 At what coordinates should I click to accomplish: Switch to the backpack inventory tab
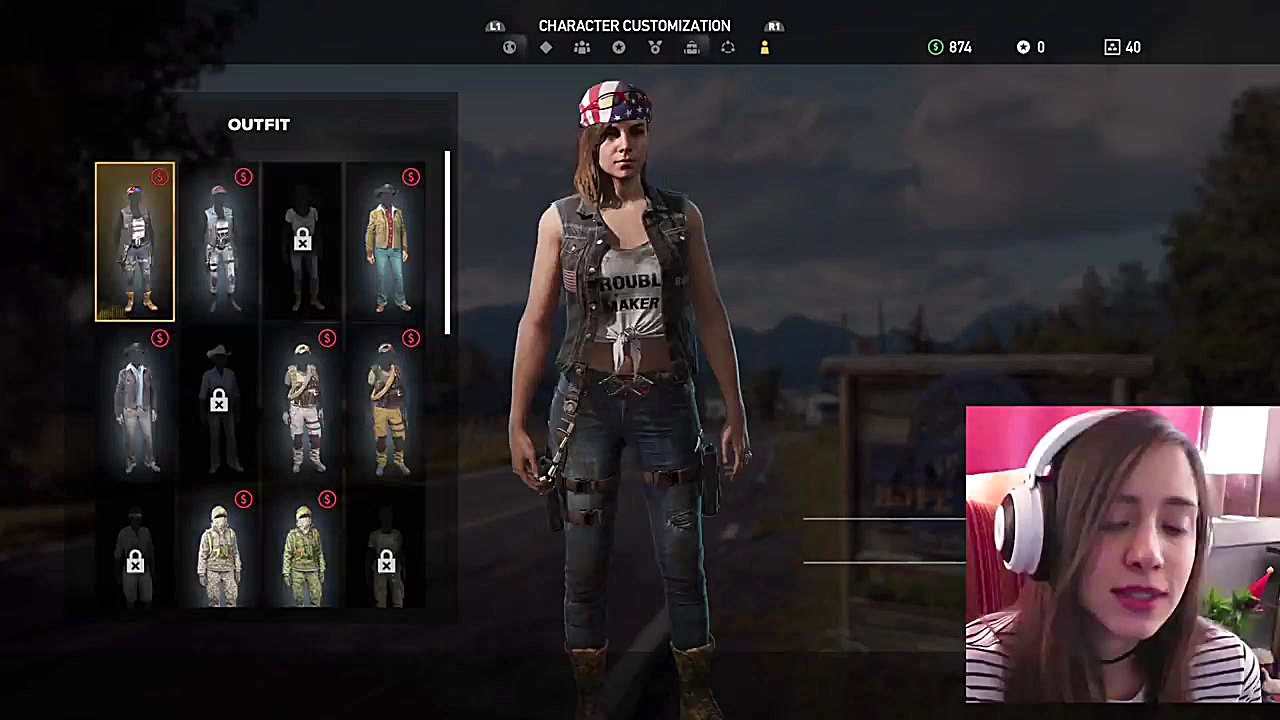[x=691, y=47]
